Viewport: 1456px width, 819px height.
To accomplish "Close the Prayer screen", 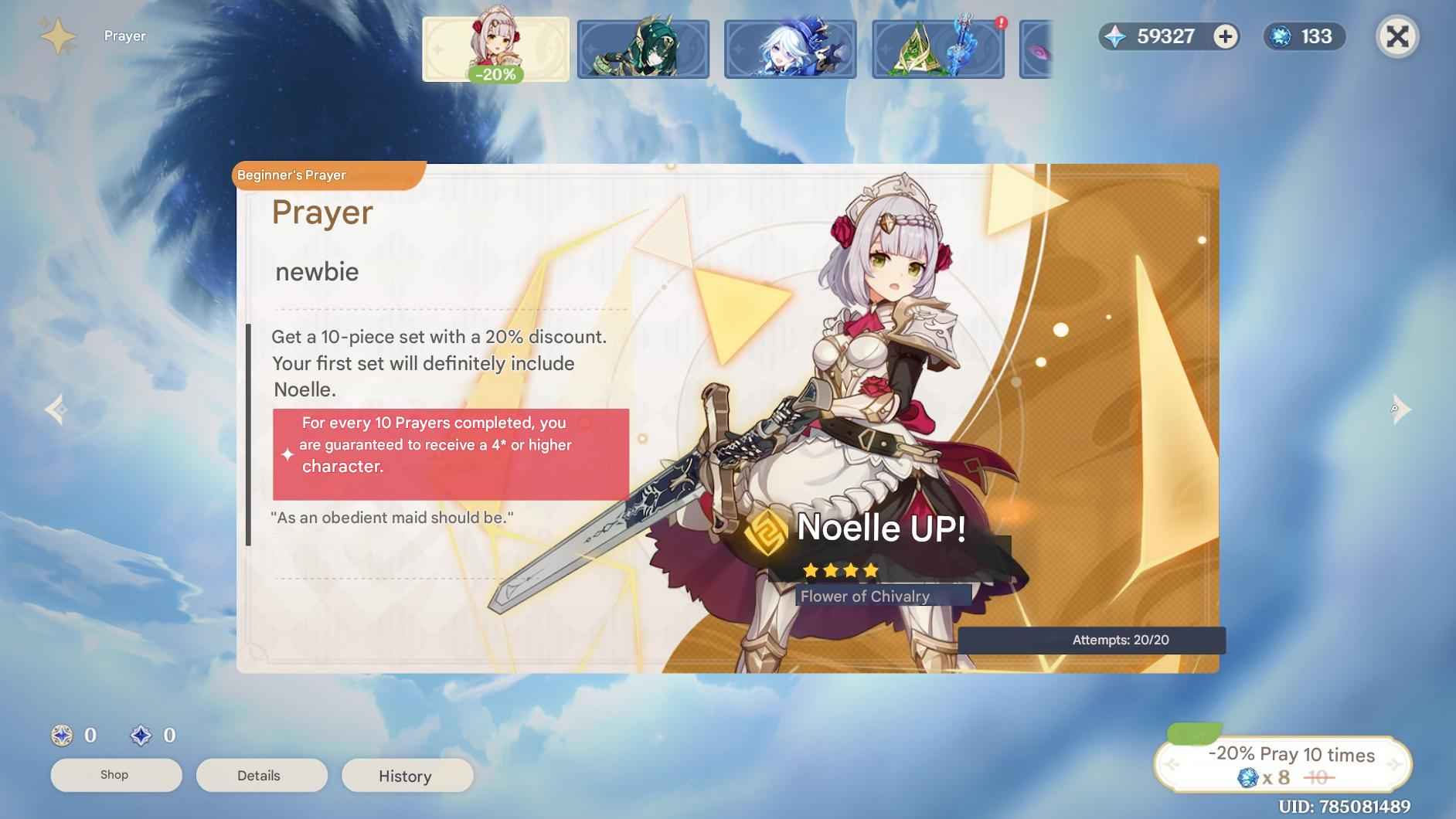I will click(x=1398, y=36).
